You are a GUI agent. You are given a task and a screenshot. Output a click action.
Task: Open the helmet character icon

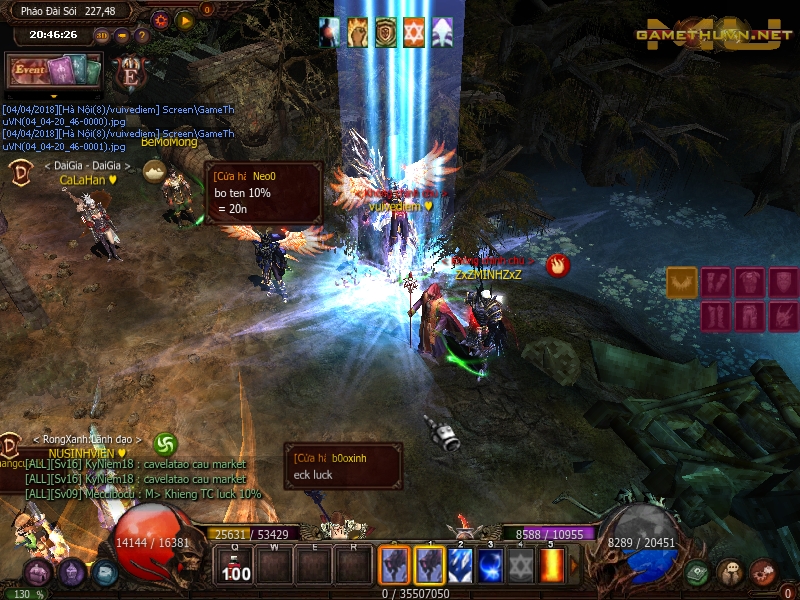72,573
